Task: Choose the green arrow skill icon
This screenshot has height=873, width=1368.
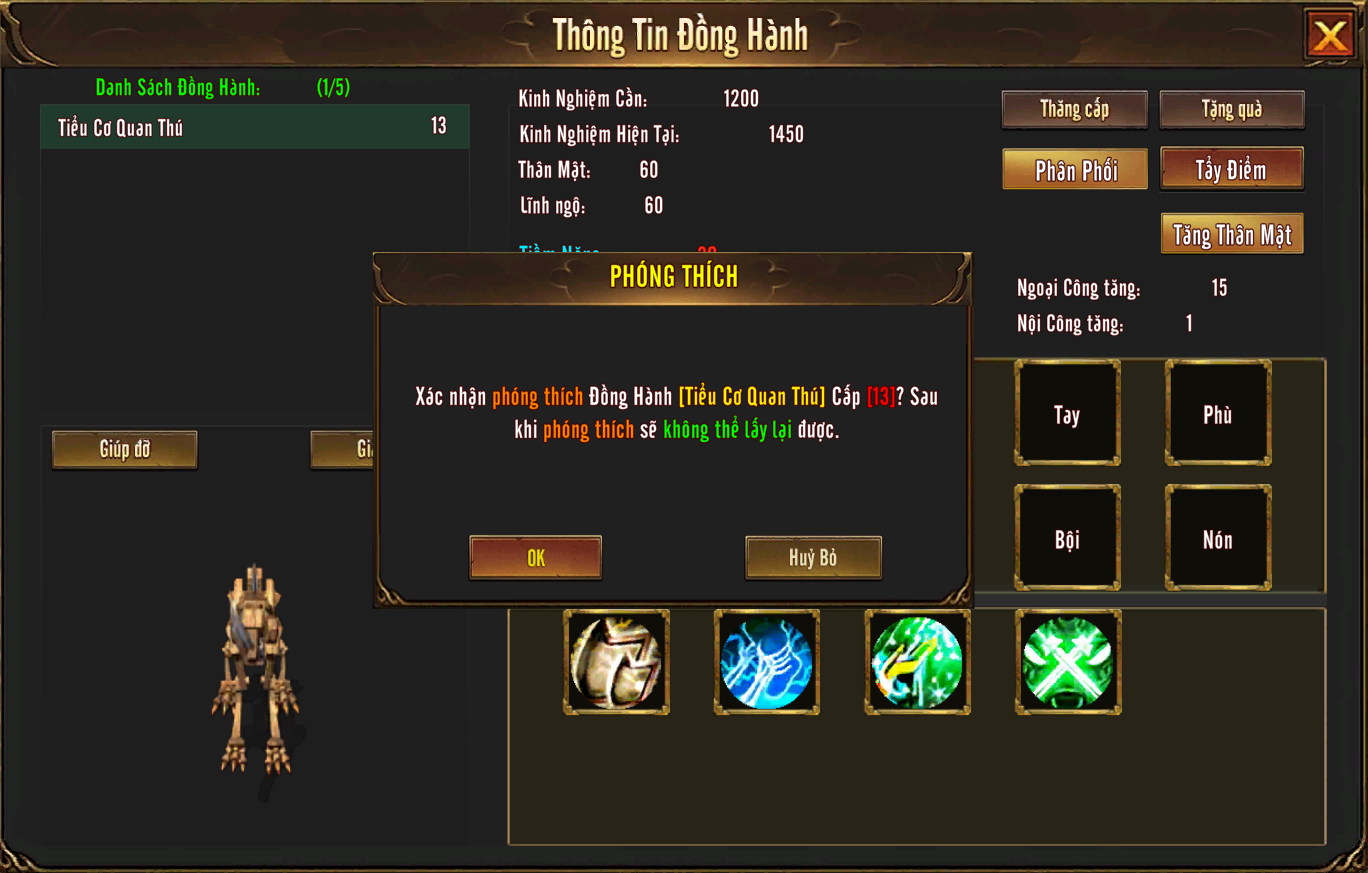Action: [x=917, y=662]
